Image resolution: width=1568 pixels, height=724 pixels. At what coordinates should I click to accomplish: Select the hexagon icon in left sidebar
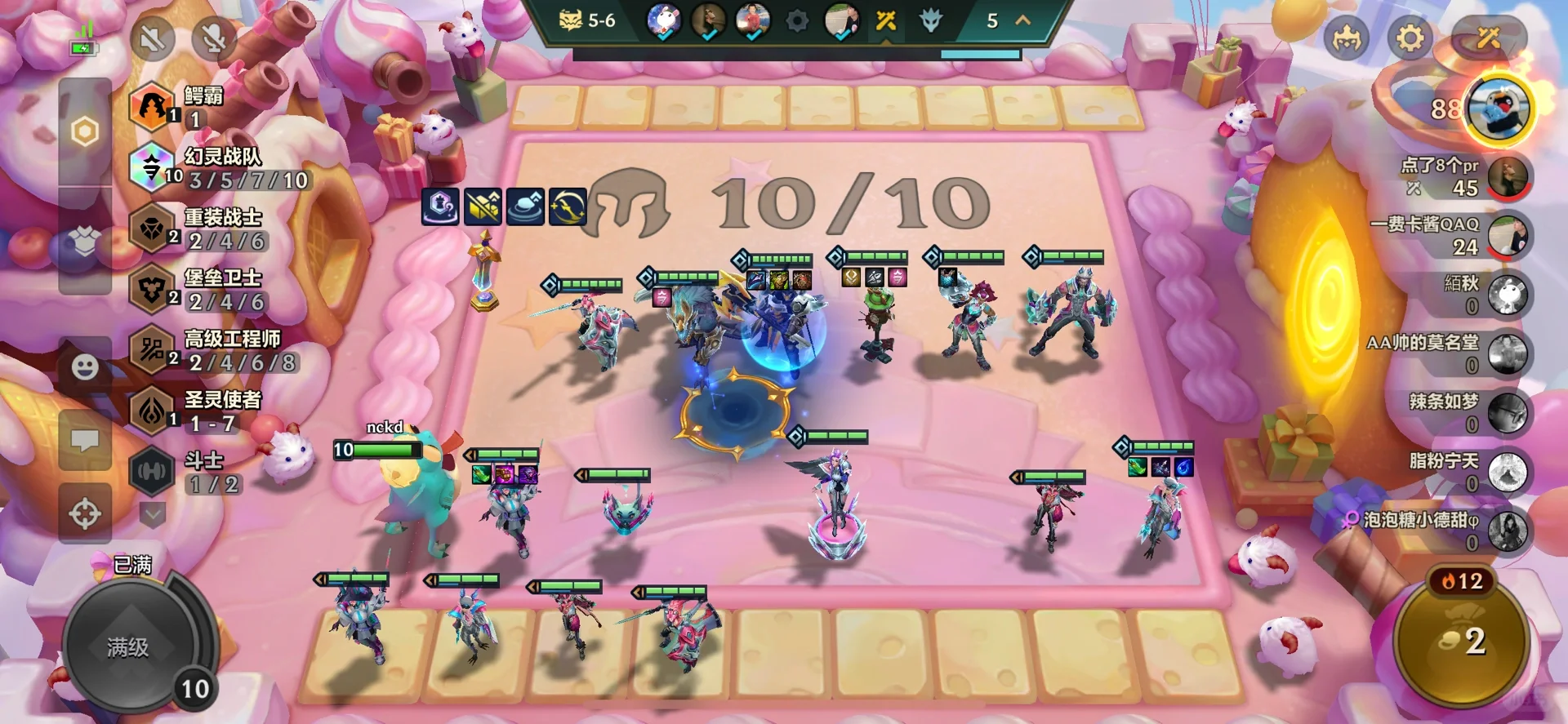click(85, 131)
